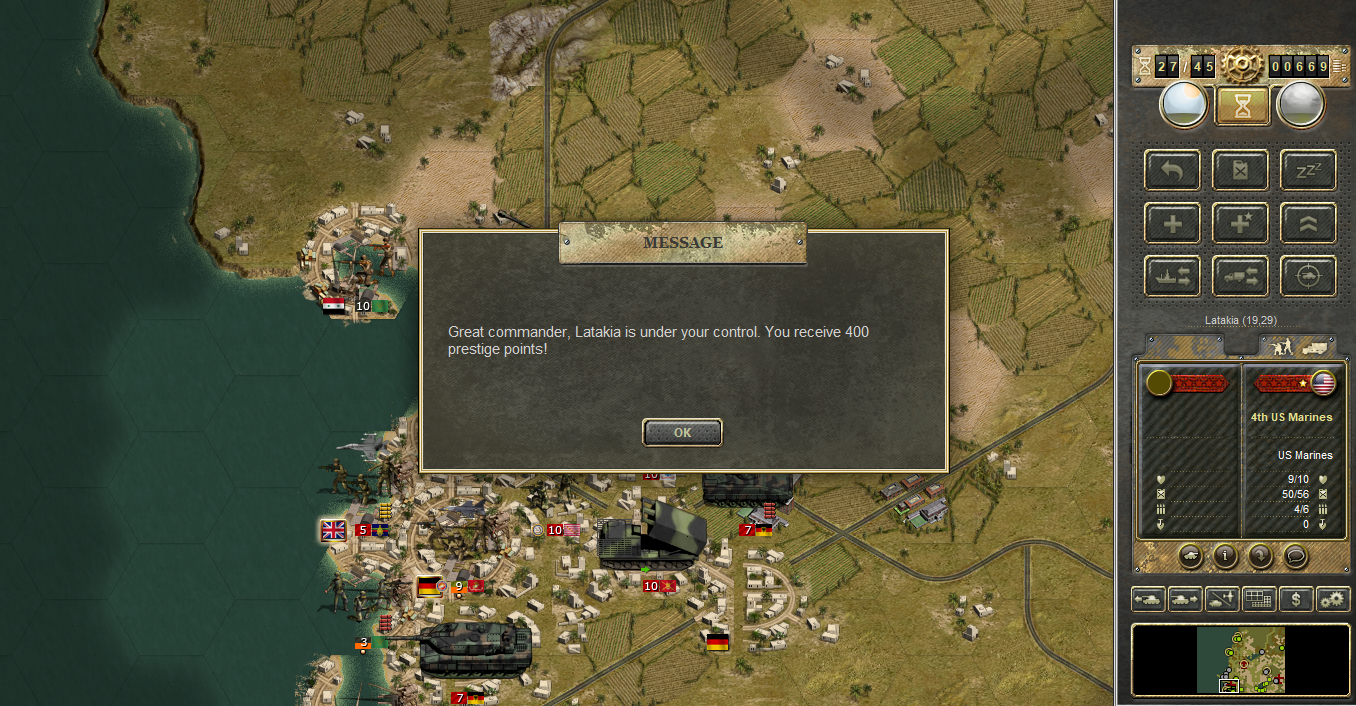Screen dimensions: 1356x706
Task: Click the speech bubble message button
Action: (1295, 555)
